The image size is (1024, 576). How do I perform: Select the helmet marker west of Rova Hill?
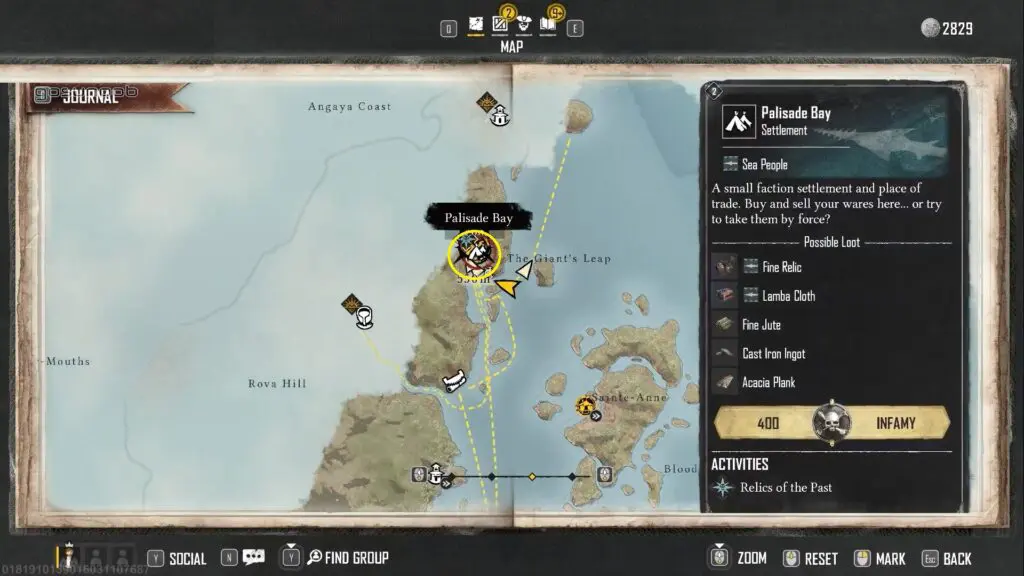pyautogui.click(x=365, y=317)
